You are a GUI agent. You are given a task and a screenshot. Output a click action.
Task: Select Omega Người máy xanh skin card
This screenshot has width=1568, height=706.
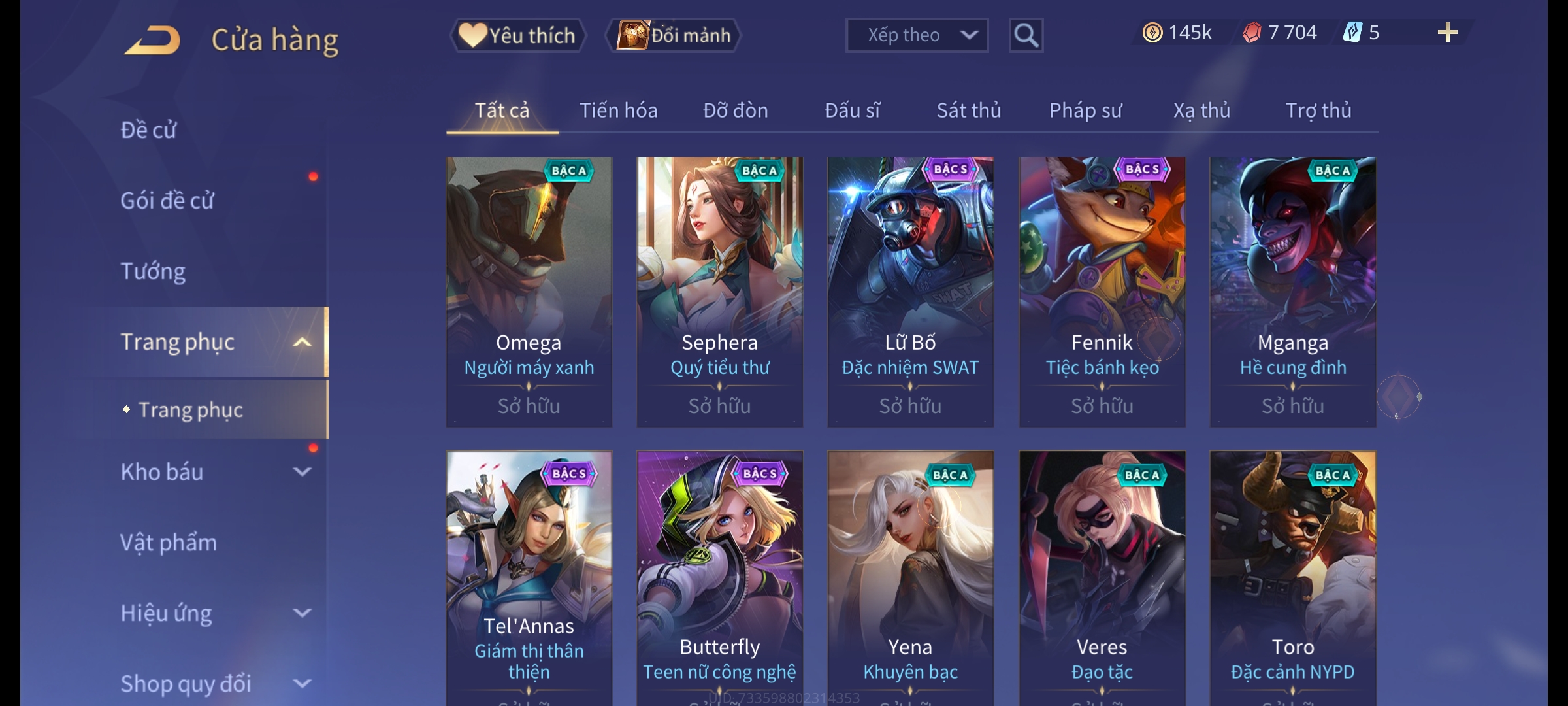(x=529, y=292)
